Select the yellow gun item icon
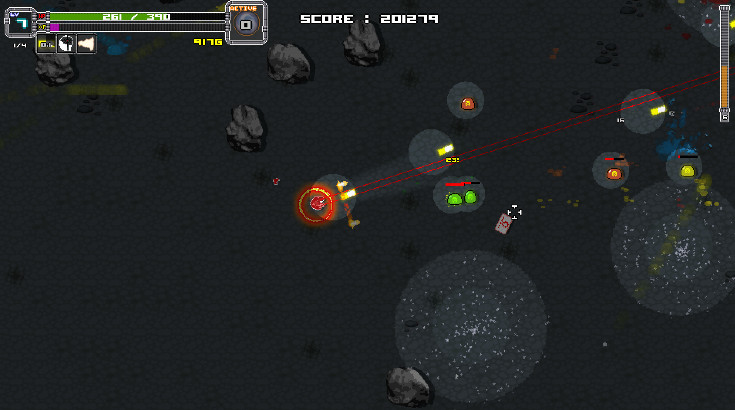The height and width of the screenshot is (410, 735). click(x=46, y=44)
